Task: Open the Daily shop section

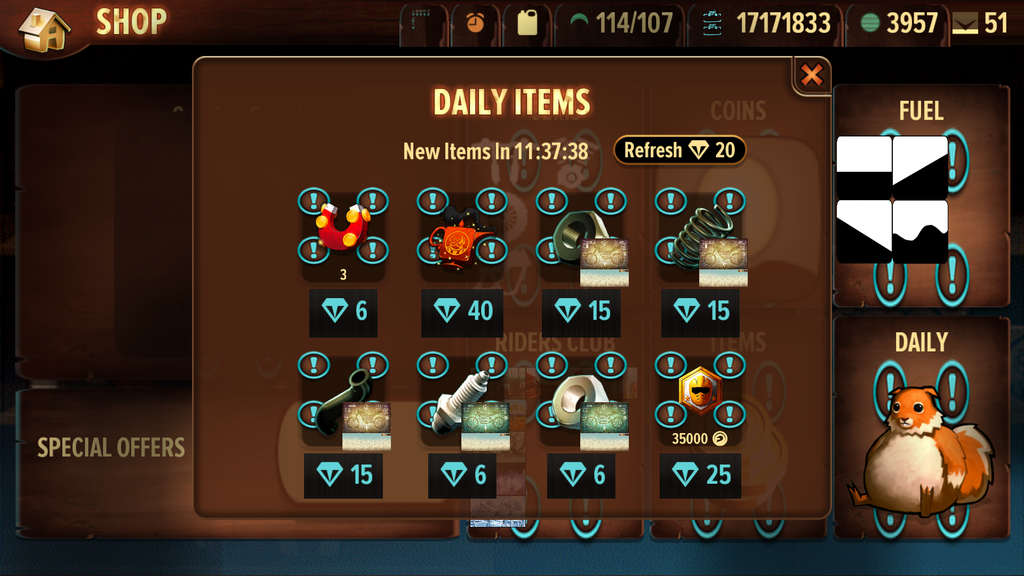Action: [x=920, y=430]
